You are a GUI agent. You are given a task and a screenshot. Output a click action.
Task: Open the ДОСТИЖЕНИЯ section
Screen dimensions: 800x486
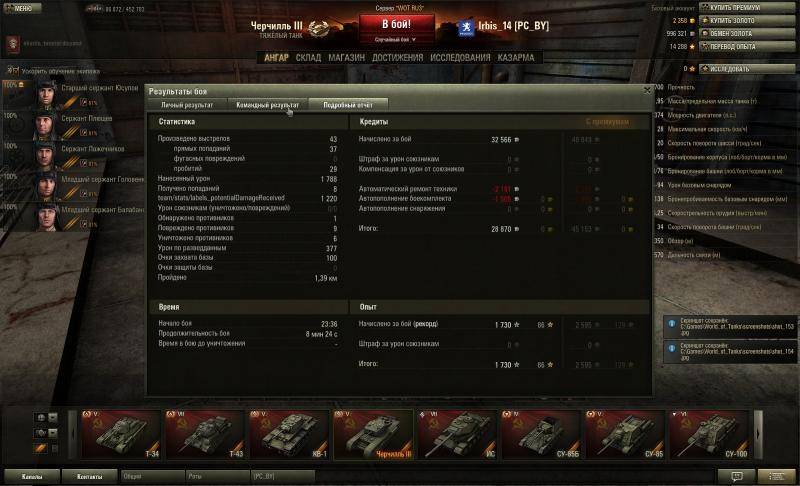pyautogui.click(x=398, y=58)
